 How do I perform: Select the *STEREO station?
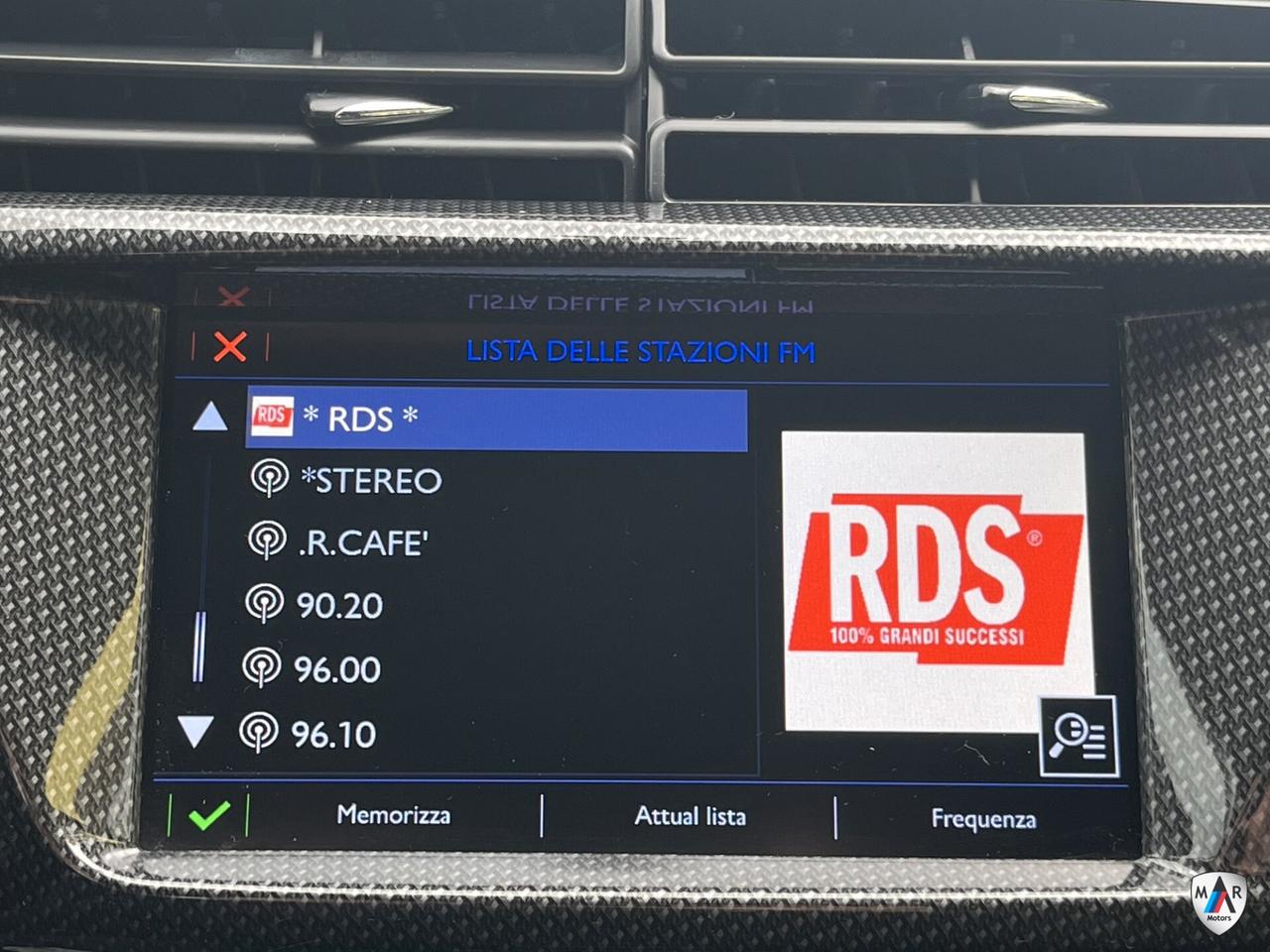pyautogui.click(x=372, y=482)
